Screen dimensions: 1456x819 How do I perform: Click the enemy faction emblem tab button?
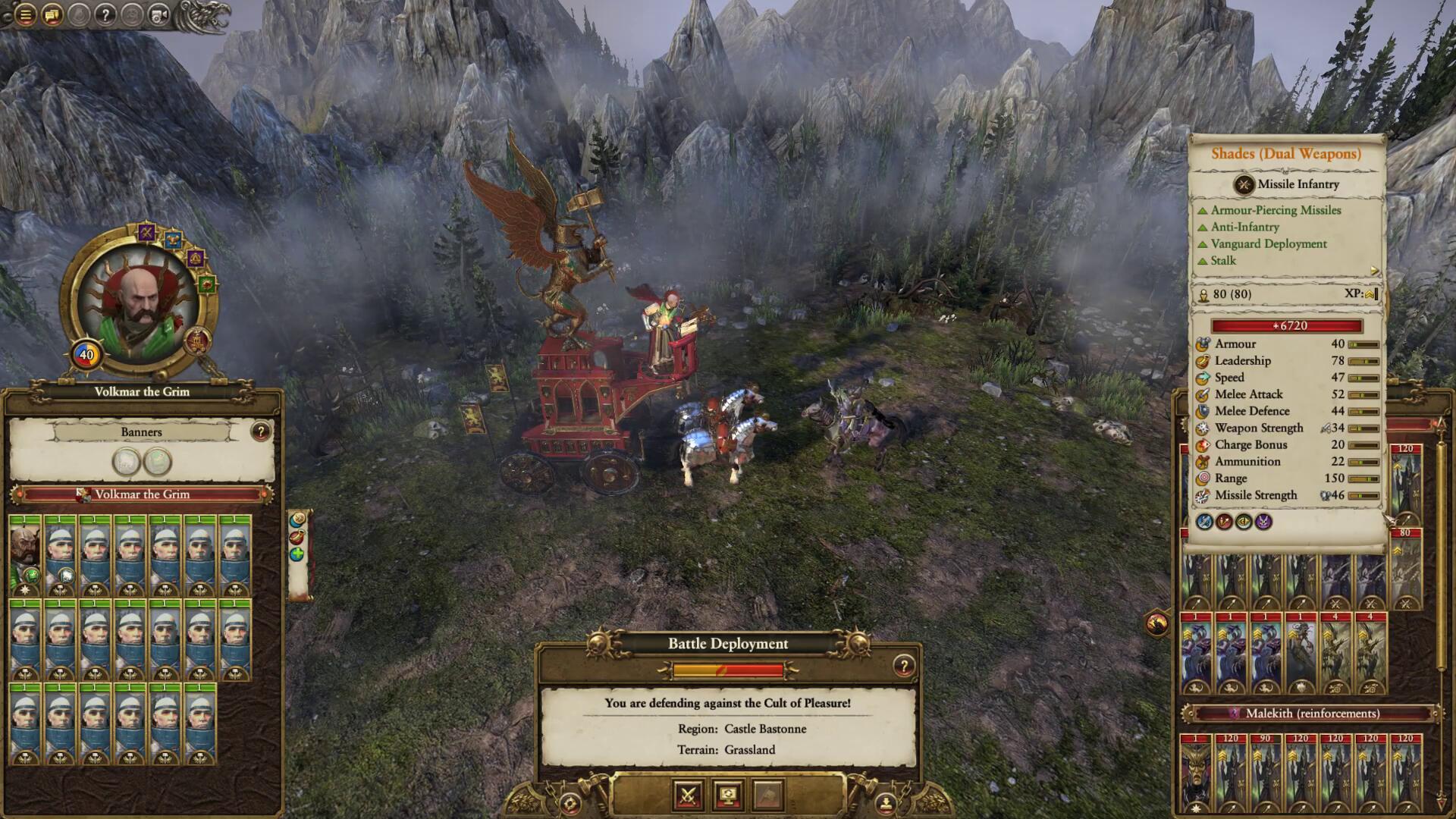pos(1157,623)
